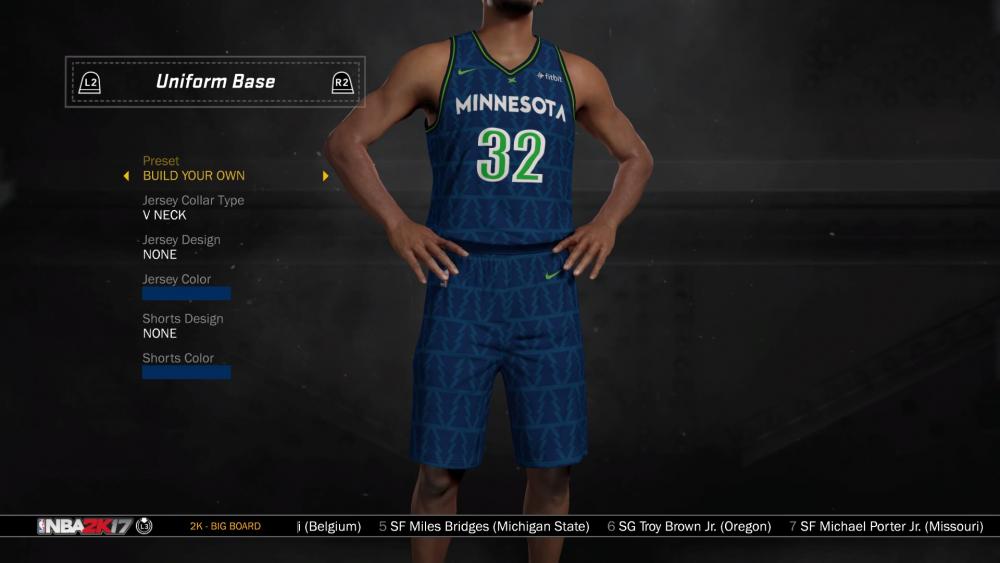
Task: Click the Uniform Base header tab
Action: (215, 82)
